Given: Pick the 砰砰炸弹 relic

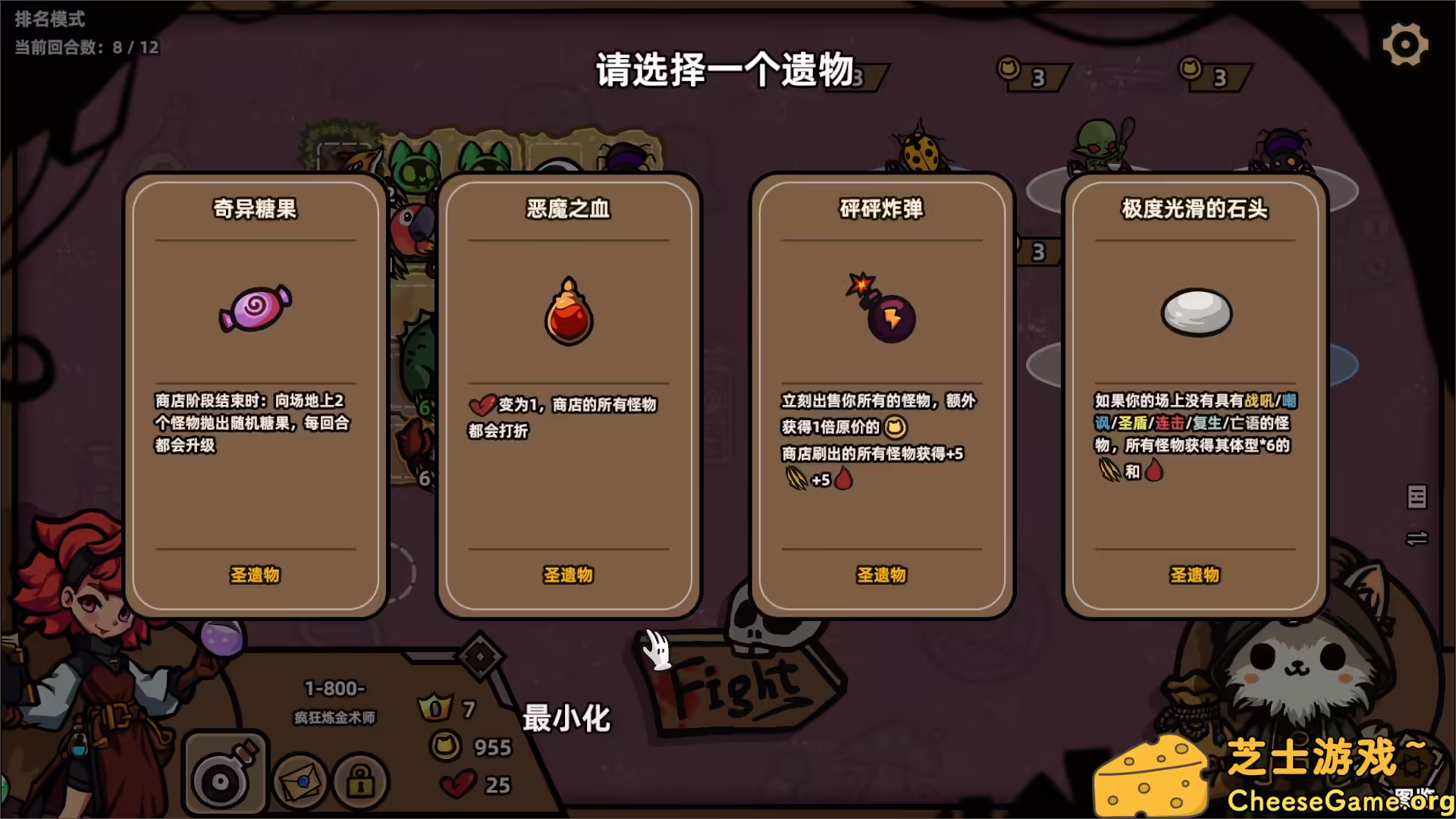Looking at the screenshot, I should (882, 394).
